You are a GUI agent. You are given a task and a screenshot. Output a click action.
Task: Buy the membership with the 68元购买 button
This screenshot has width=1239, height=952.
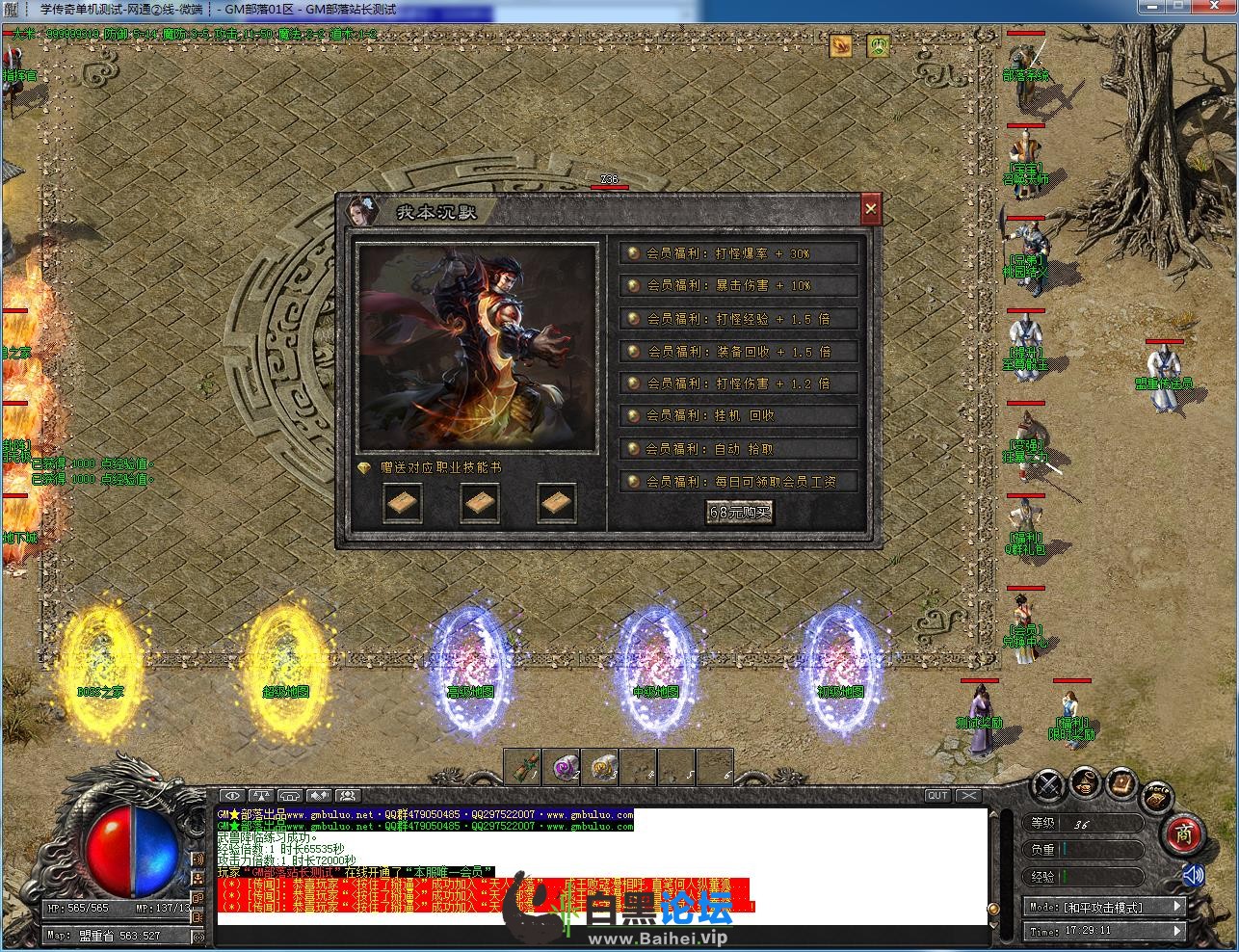[739, 513]
